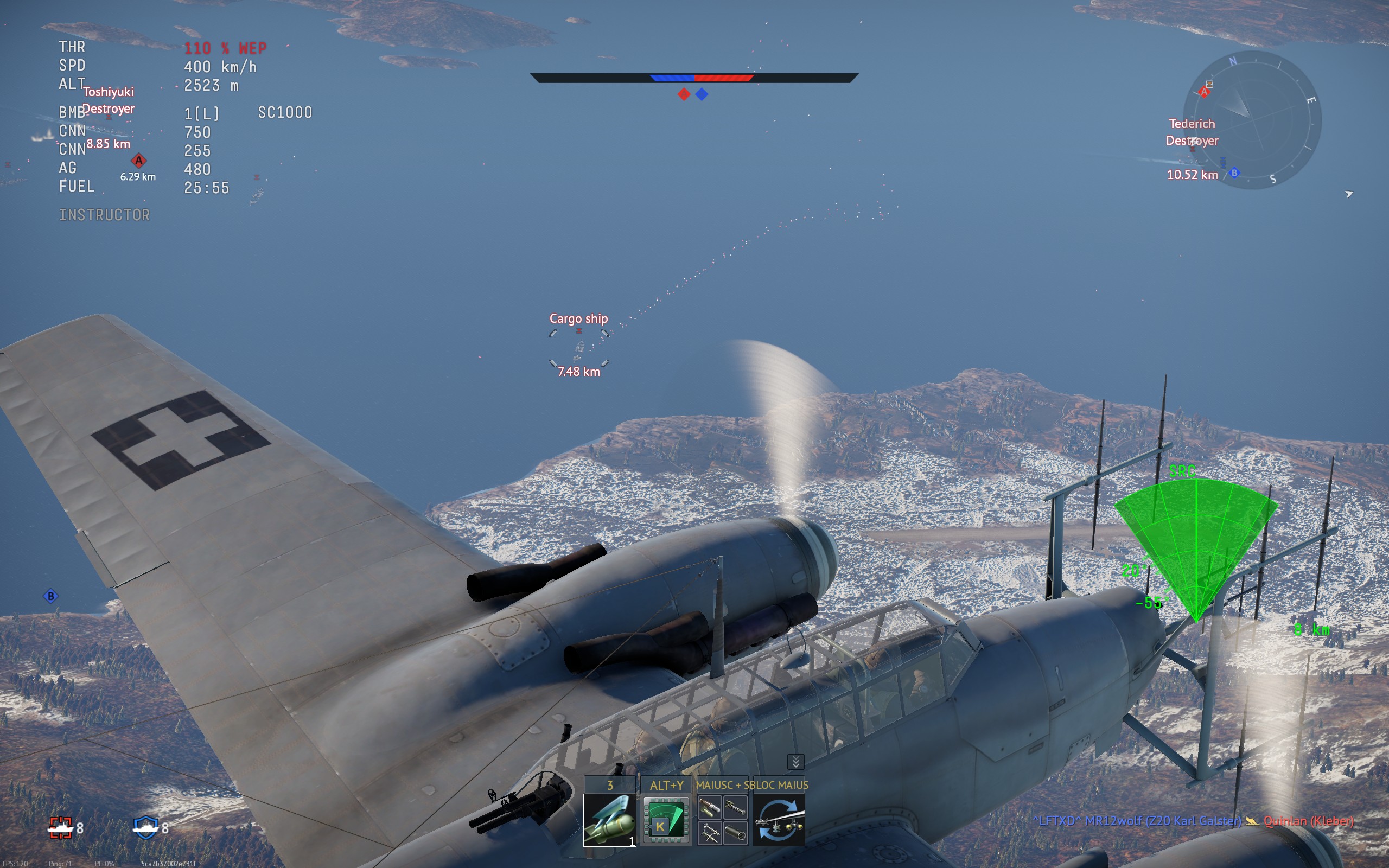The image size is (1389, 868).
Task: Click the red capture point A marker
Action: click(138, 161)
